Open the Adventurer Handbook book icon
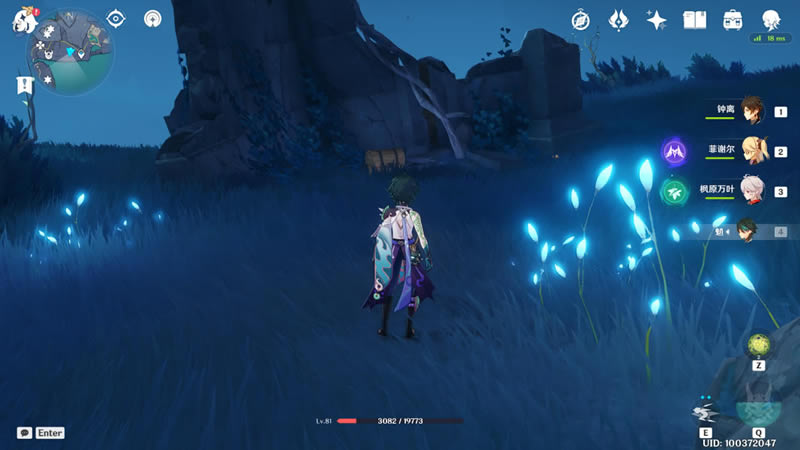Screen dimensions: 800x450 coord(694,20)
